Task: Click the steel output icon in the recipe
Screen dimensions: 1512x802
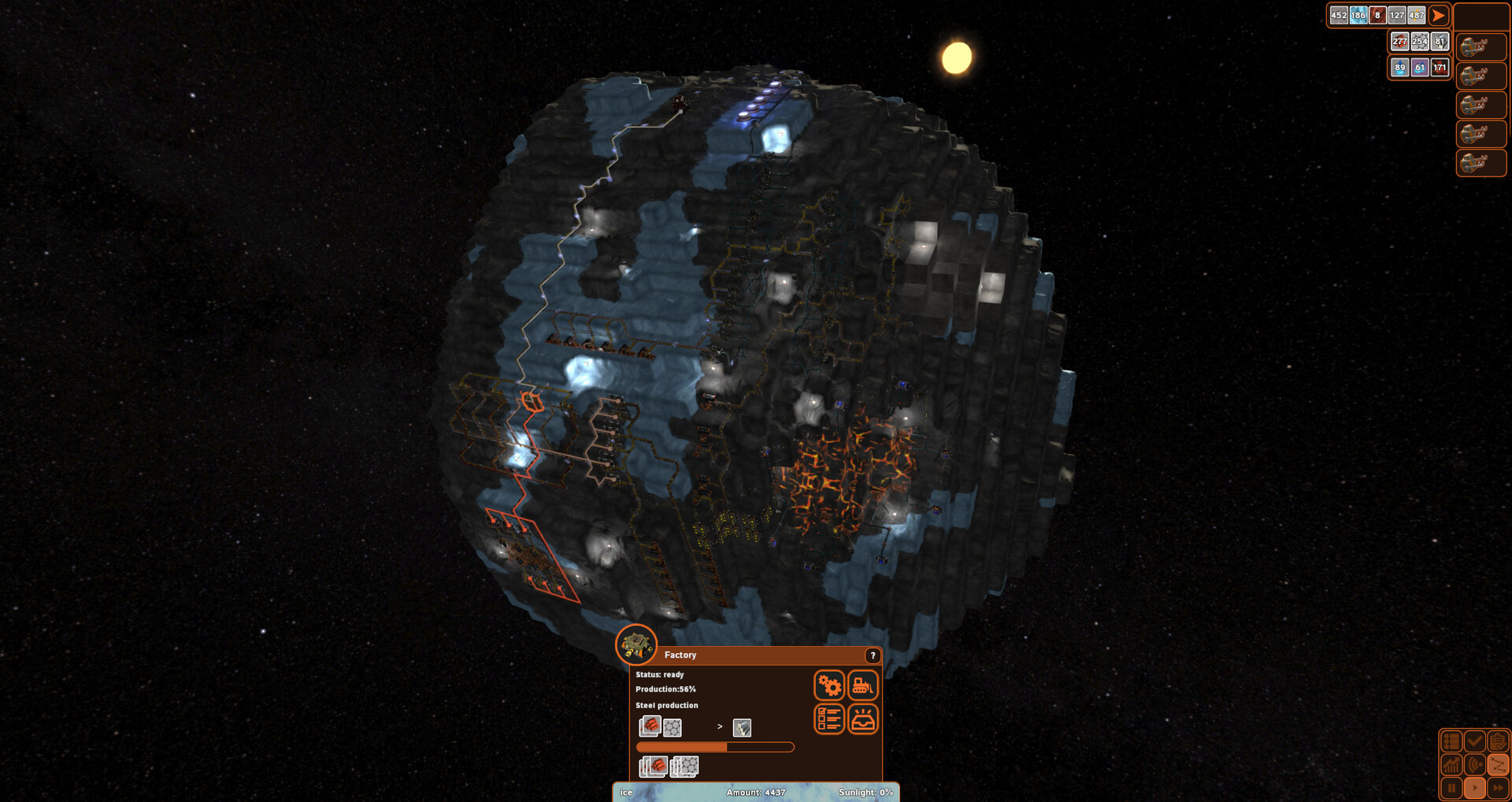Action: pyautogui.click(x=741, y=726)
